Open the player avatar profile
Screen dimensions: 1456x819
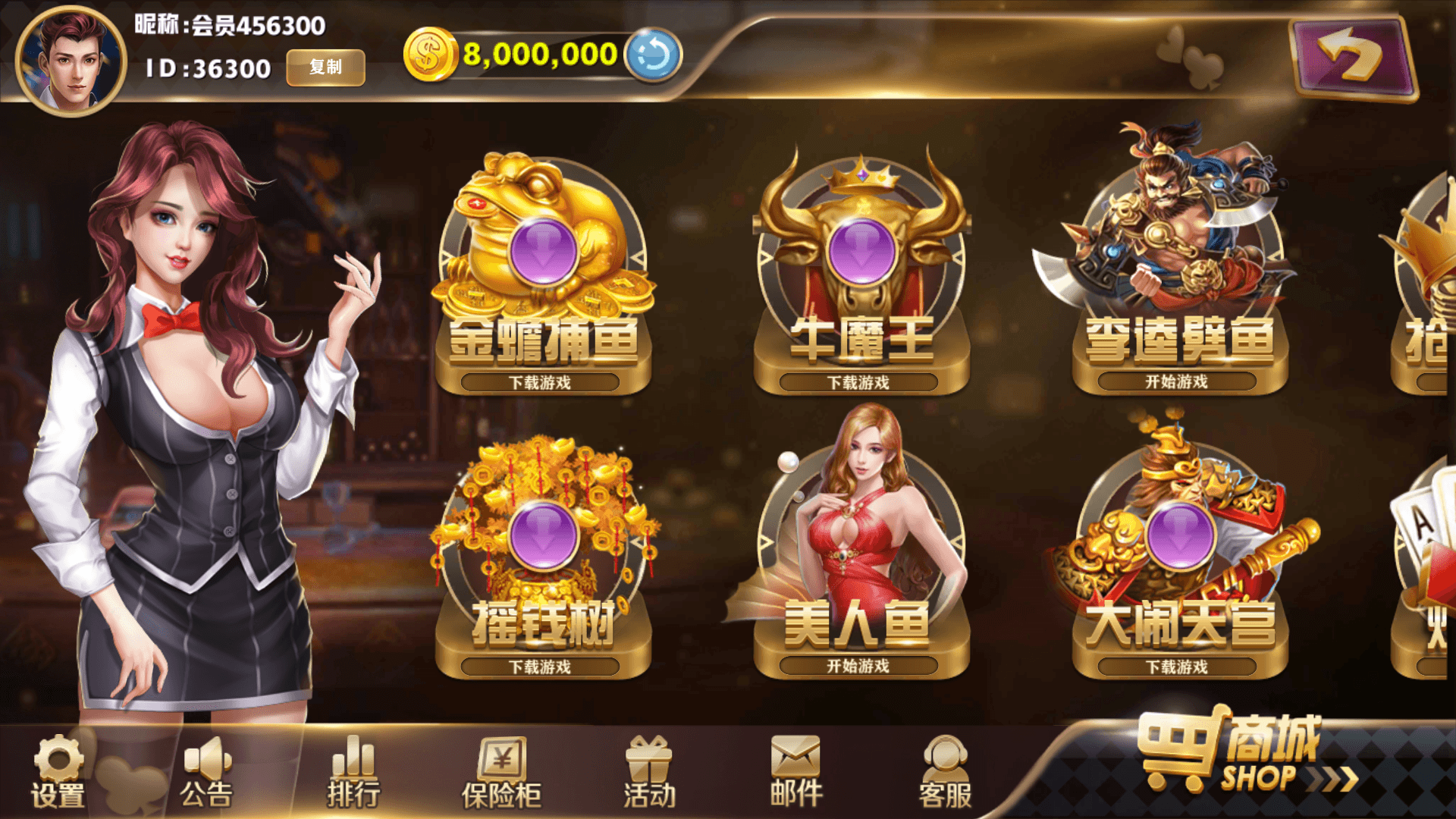[x=71, y=61]
